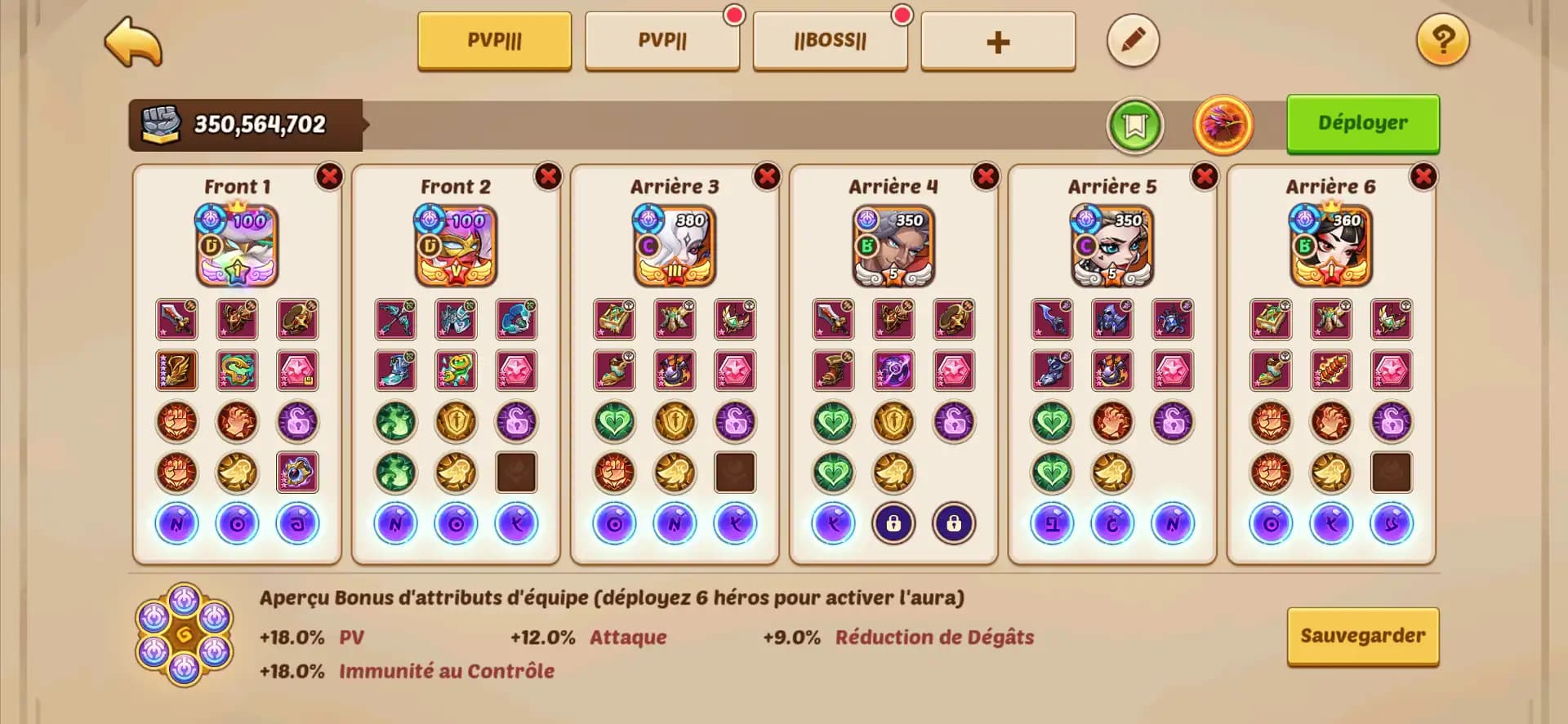1568x724 pixels.
Task: Select the second lock icon under Arrière 4
Action: pos(954,524)
